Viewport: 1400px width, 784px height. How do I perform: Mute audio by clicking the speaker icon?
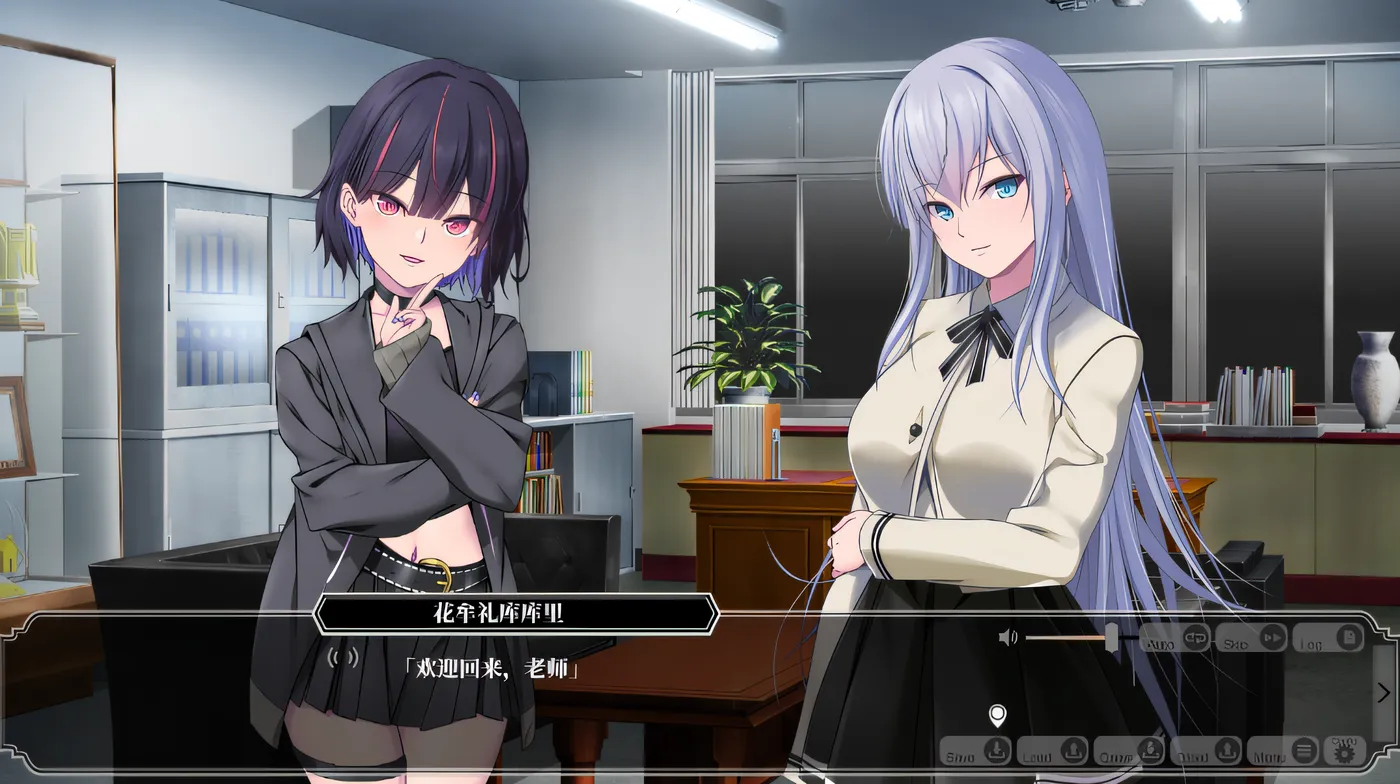[1006, 636]
